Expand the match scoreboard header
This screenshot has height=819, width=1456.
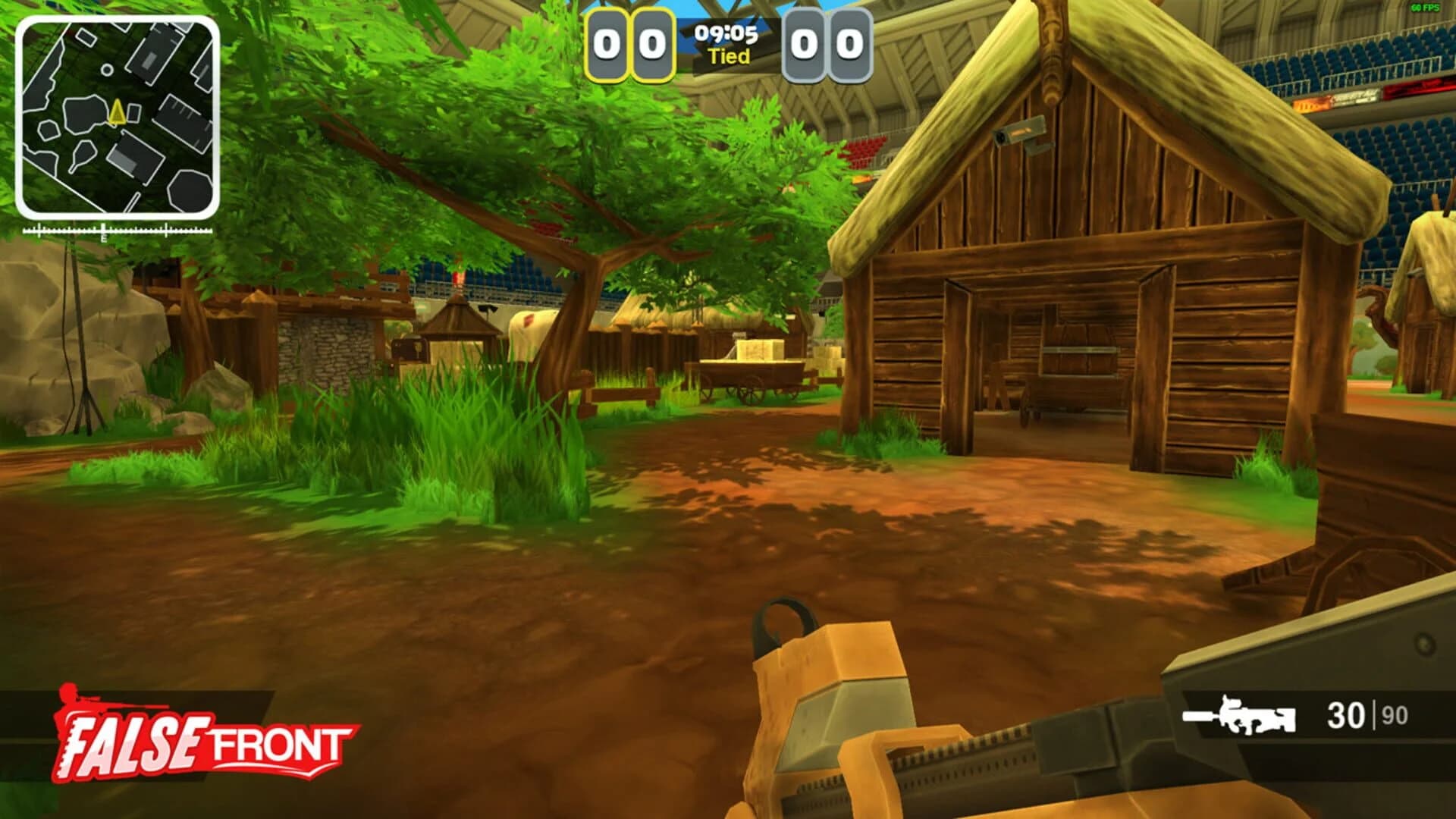[x=728, y=42]
